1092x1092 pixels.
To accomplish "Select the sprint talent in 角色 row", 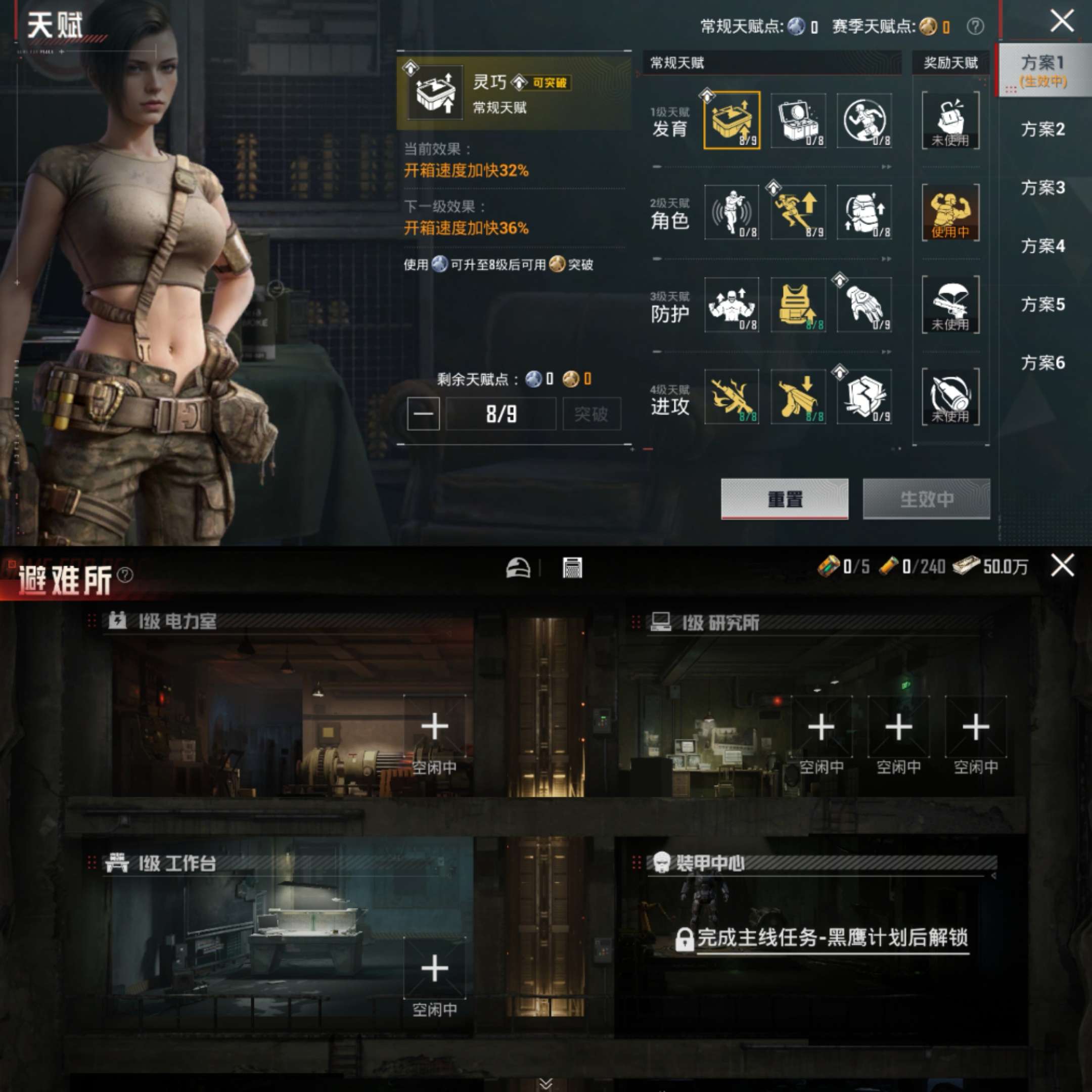I will pos(798,214).
